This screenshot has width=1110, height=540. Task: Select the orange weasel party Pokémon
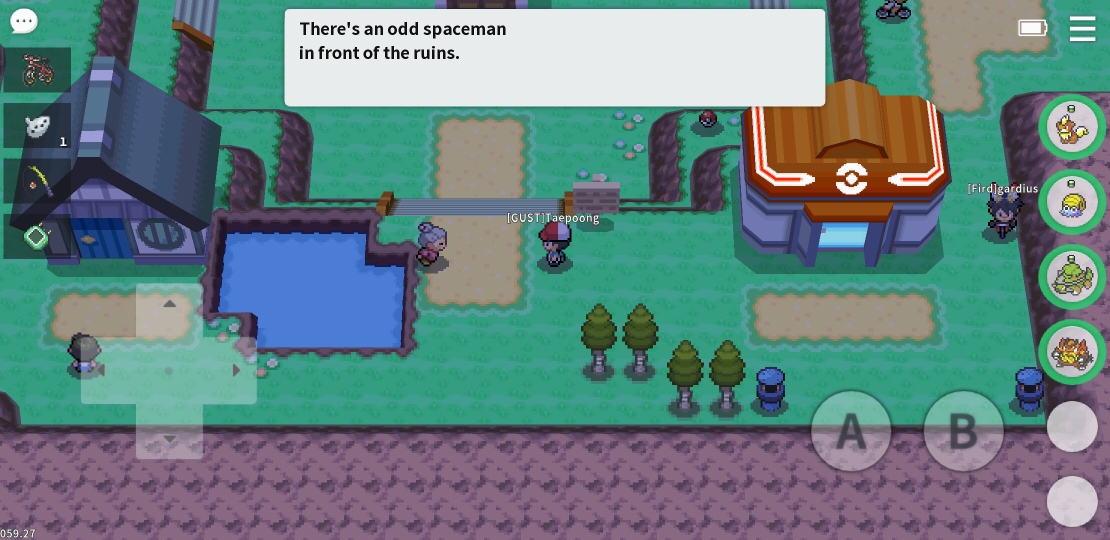(x=1071, y=127)
